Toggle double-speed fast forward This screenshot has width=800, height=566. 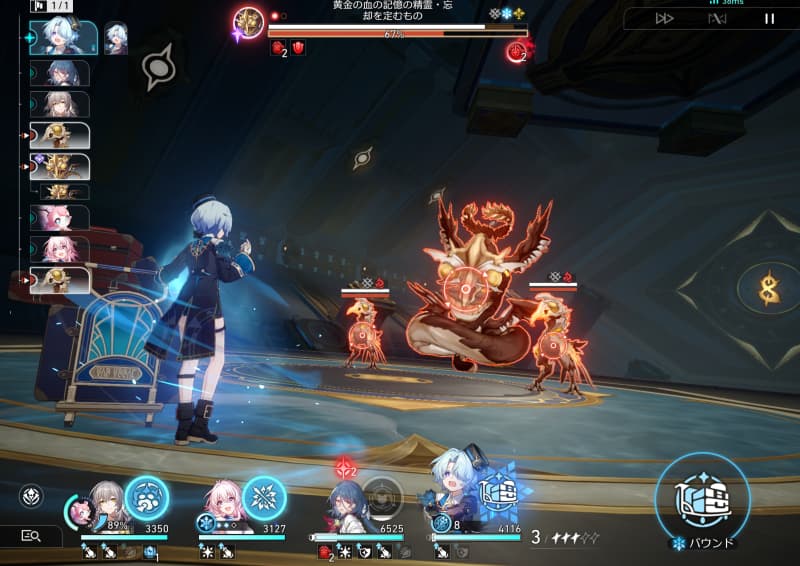pos(665,18)
